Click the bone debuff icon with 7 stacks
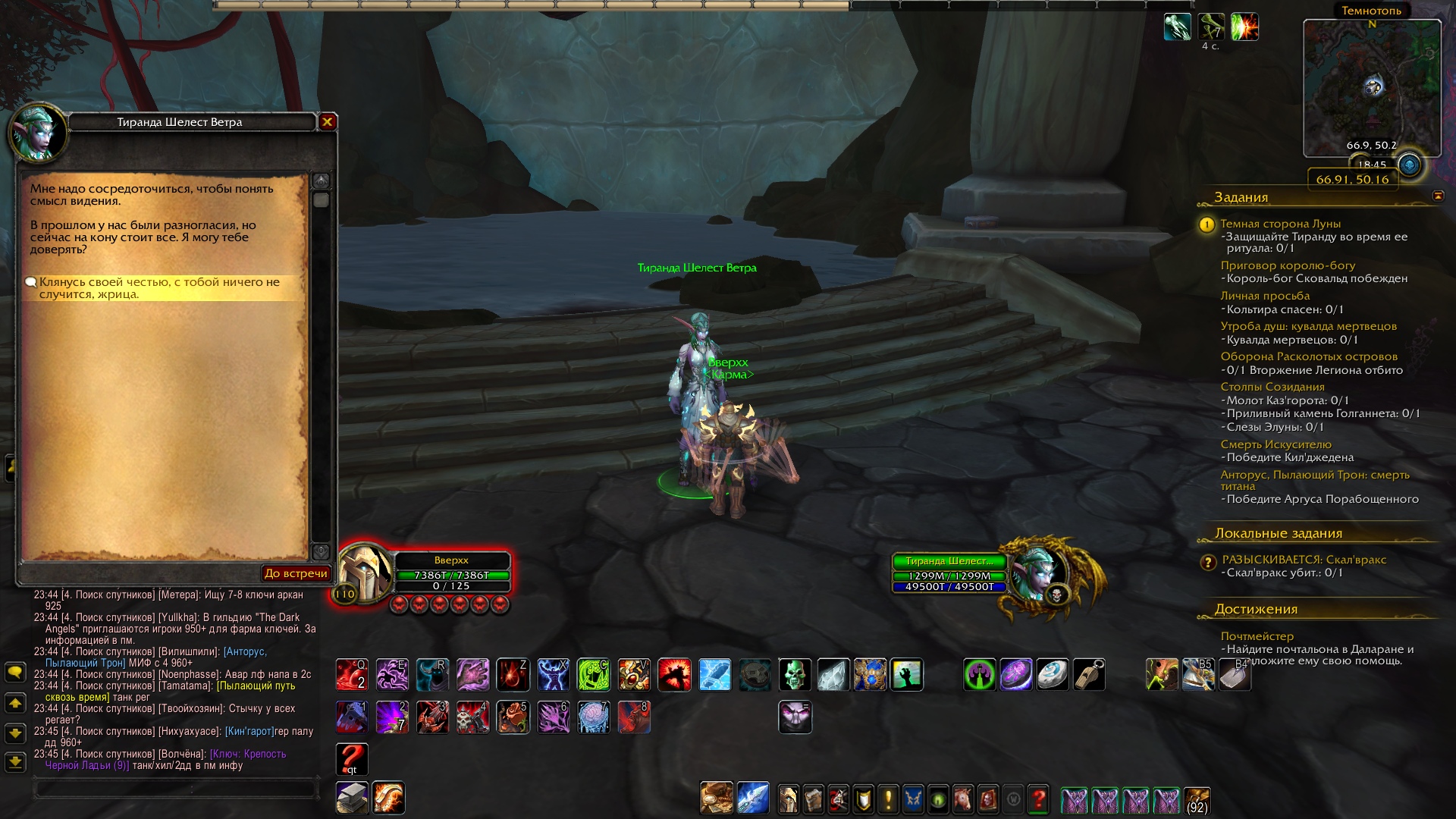The height and width of the screenshot is (819, 1456). [x=1211, y=27]
